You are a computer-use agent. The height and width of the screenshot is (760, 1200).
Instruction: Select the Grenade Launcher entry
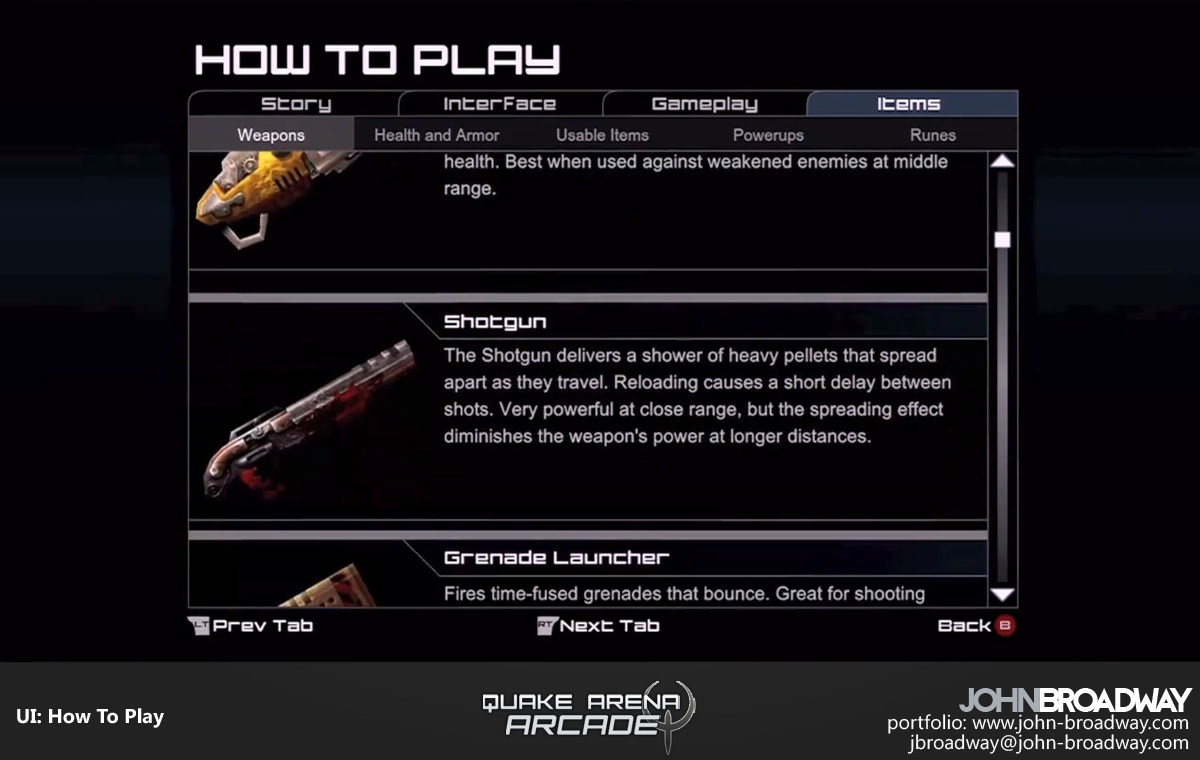[556, 558]
